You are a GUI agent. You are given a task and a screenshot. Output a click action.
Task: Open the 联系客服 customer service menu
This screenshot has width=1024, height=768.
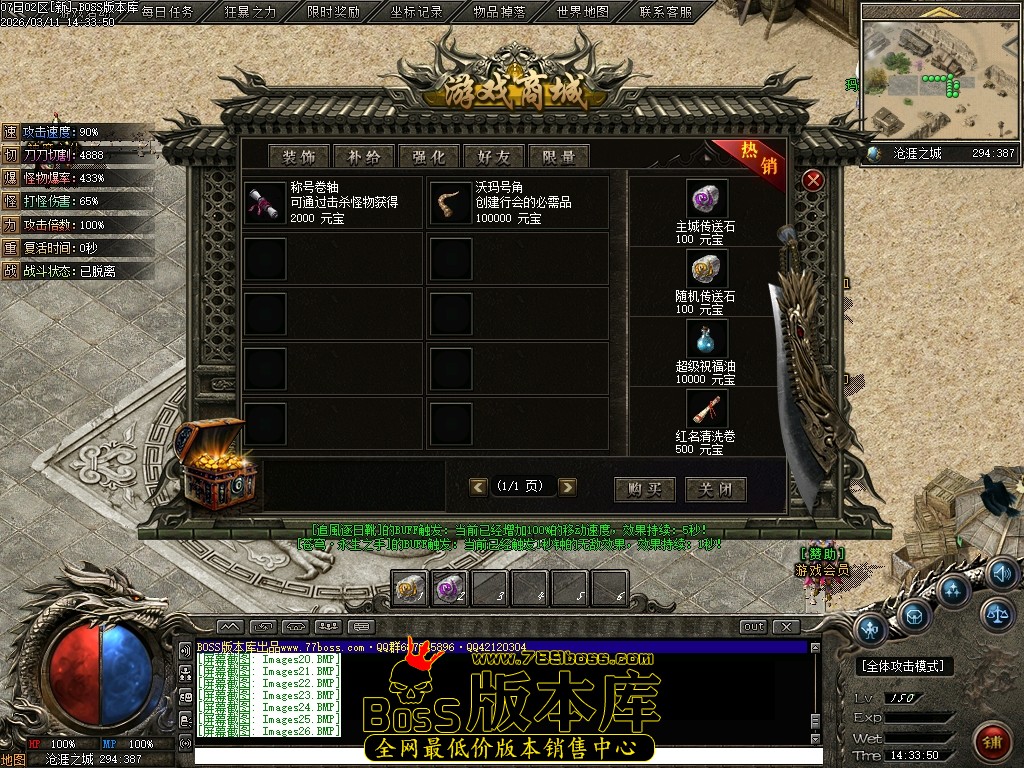(665, 12)
